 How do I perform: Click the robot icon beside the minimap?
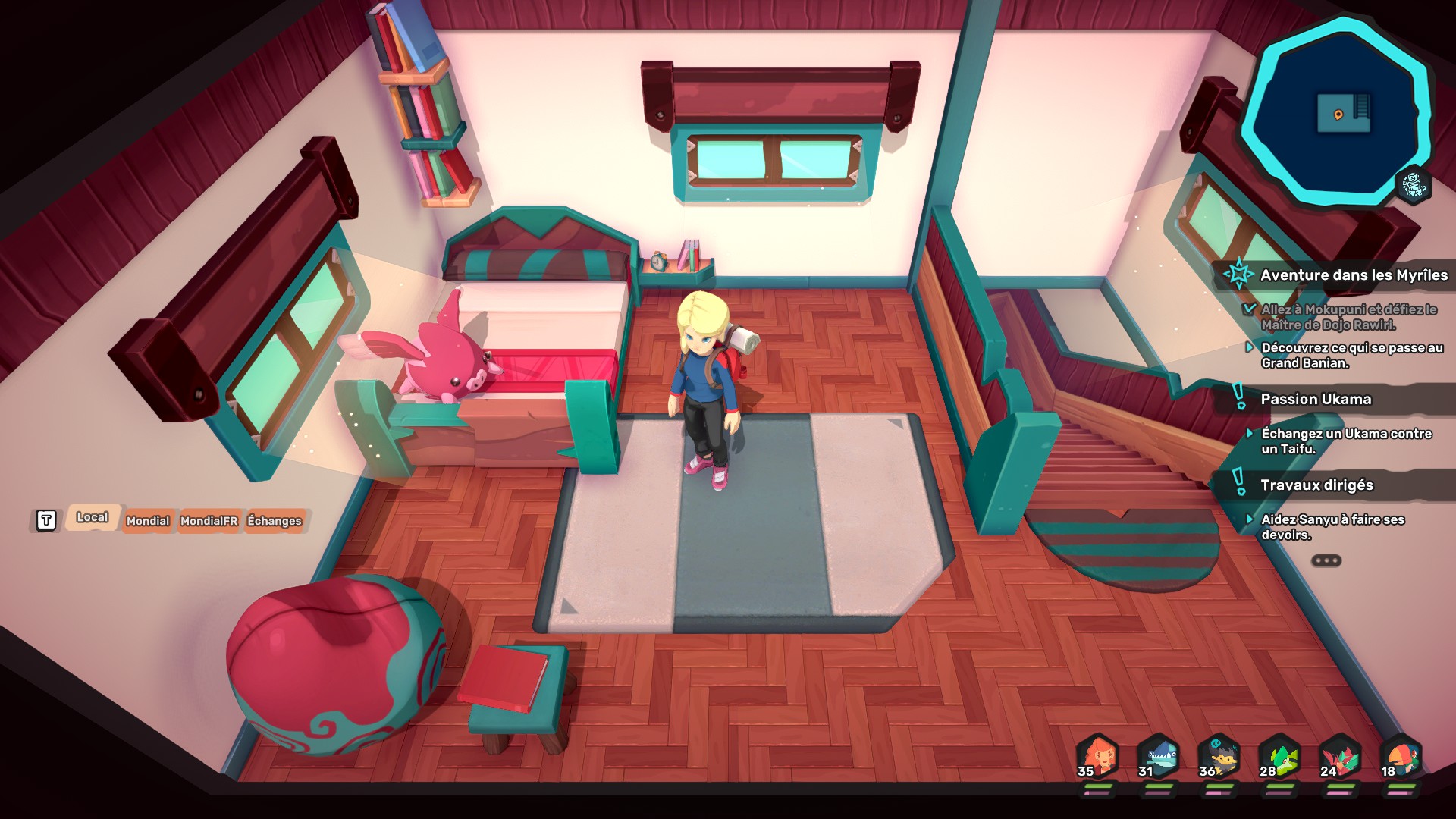(x=1414, y=184)
